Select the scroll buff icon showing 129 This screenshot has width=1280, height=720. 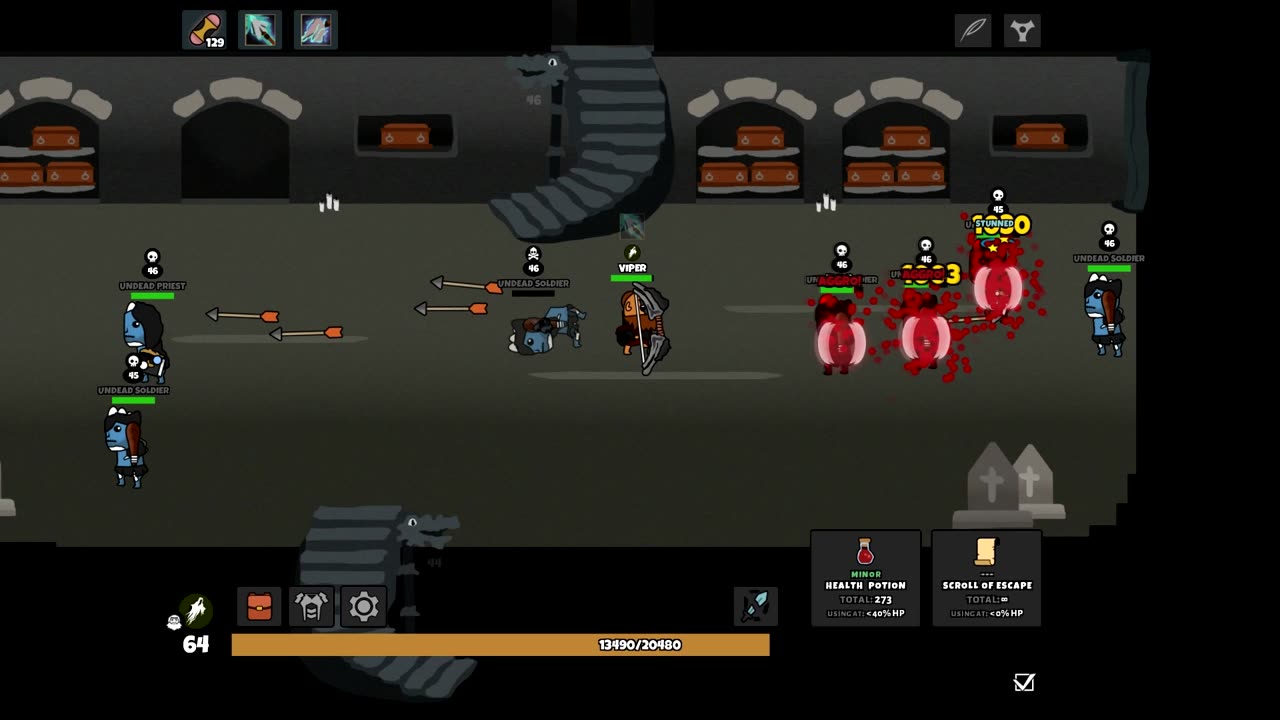point(204,30)
